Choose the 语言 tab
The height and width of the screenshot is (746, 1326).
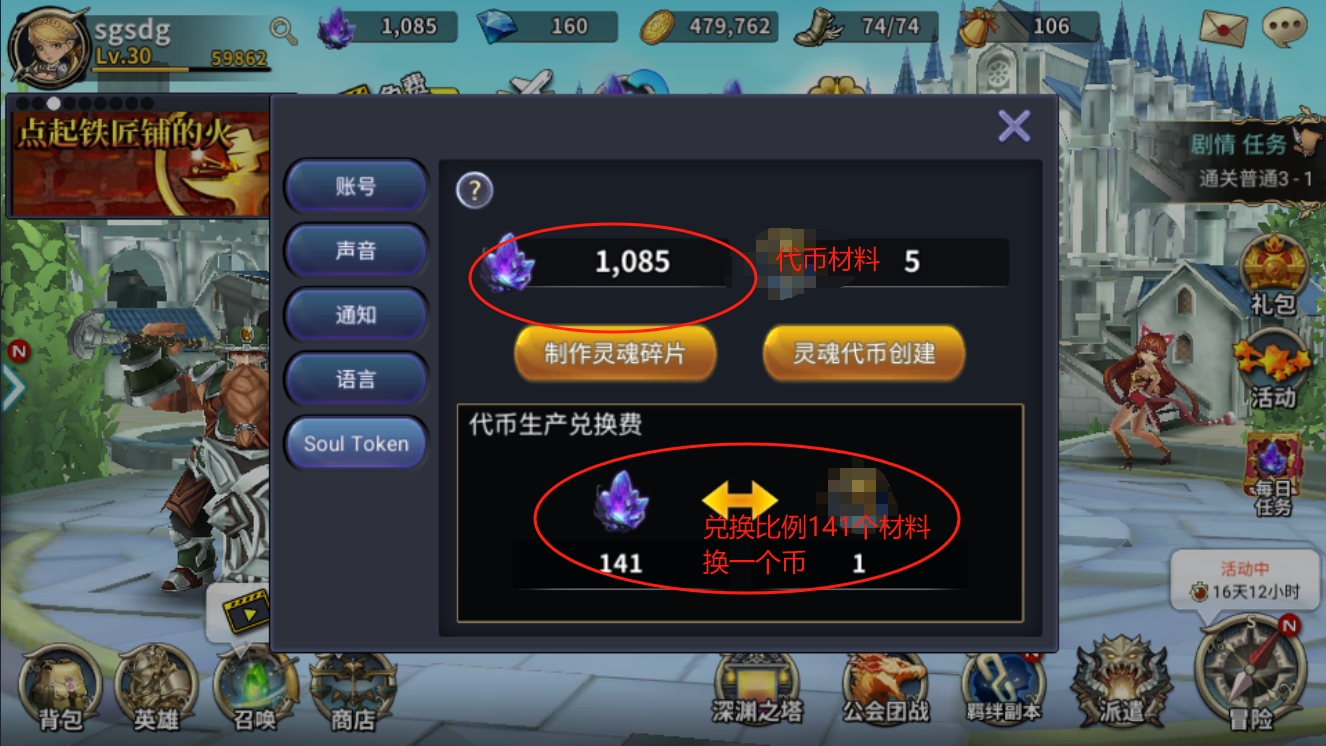click(x=356, y=379)
